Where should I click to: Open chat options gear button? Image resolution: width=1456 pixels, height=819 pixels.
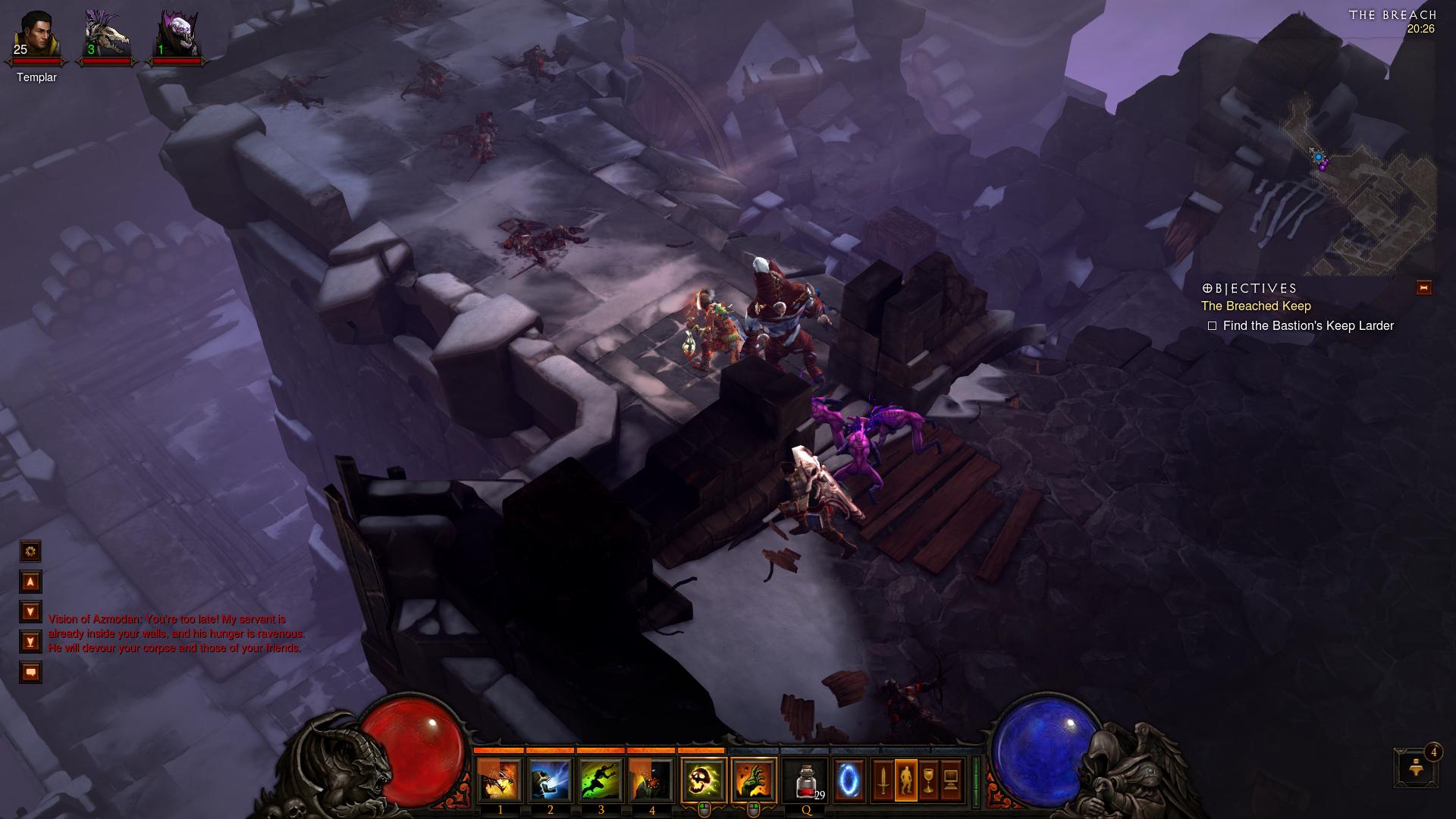tap(30, 551)
